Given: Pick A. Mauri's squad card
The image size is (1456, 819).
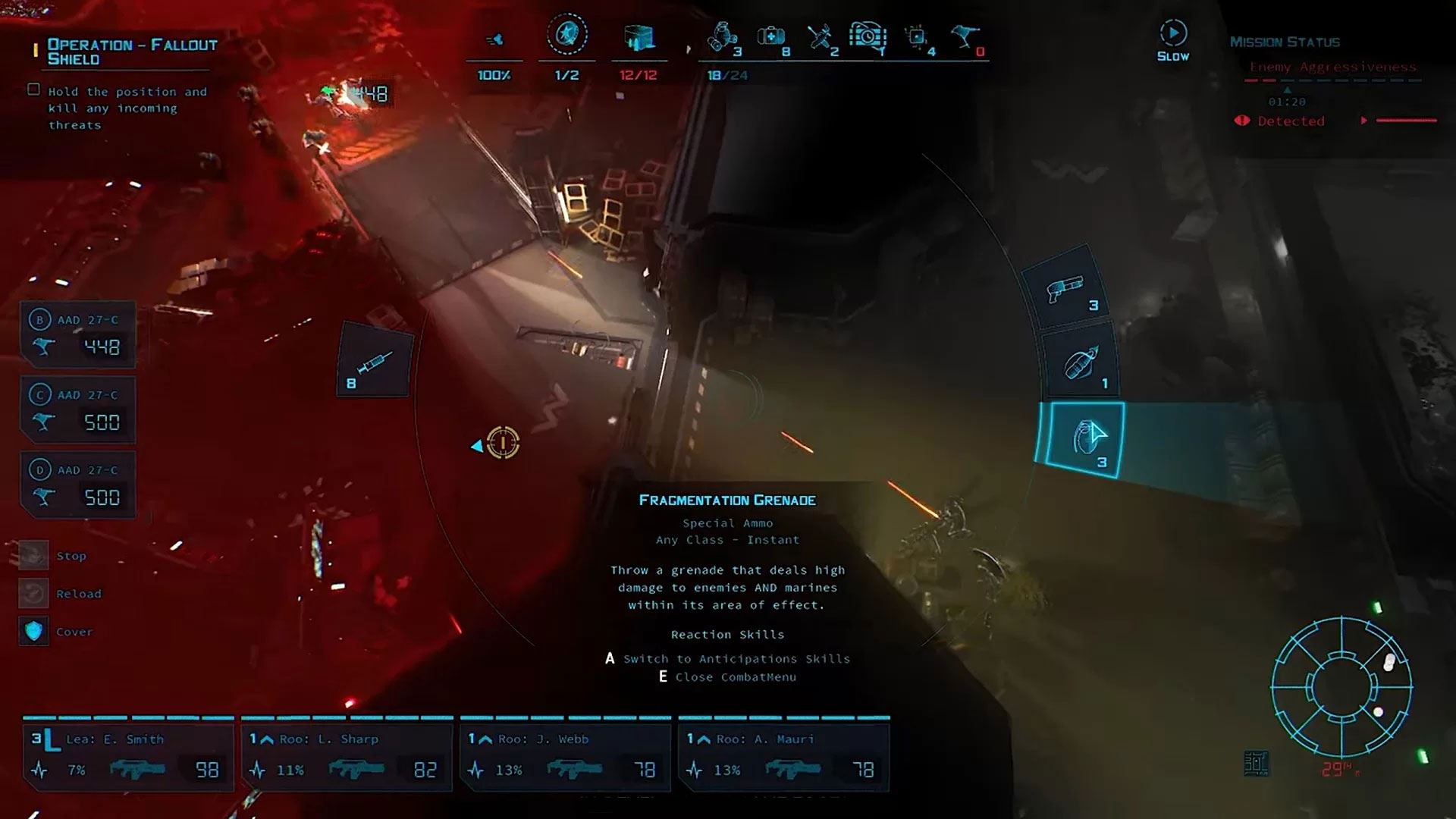Looking at the screenshot, I should [783, 756].
